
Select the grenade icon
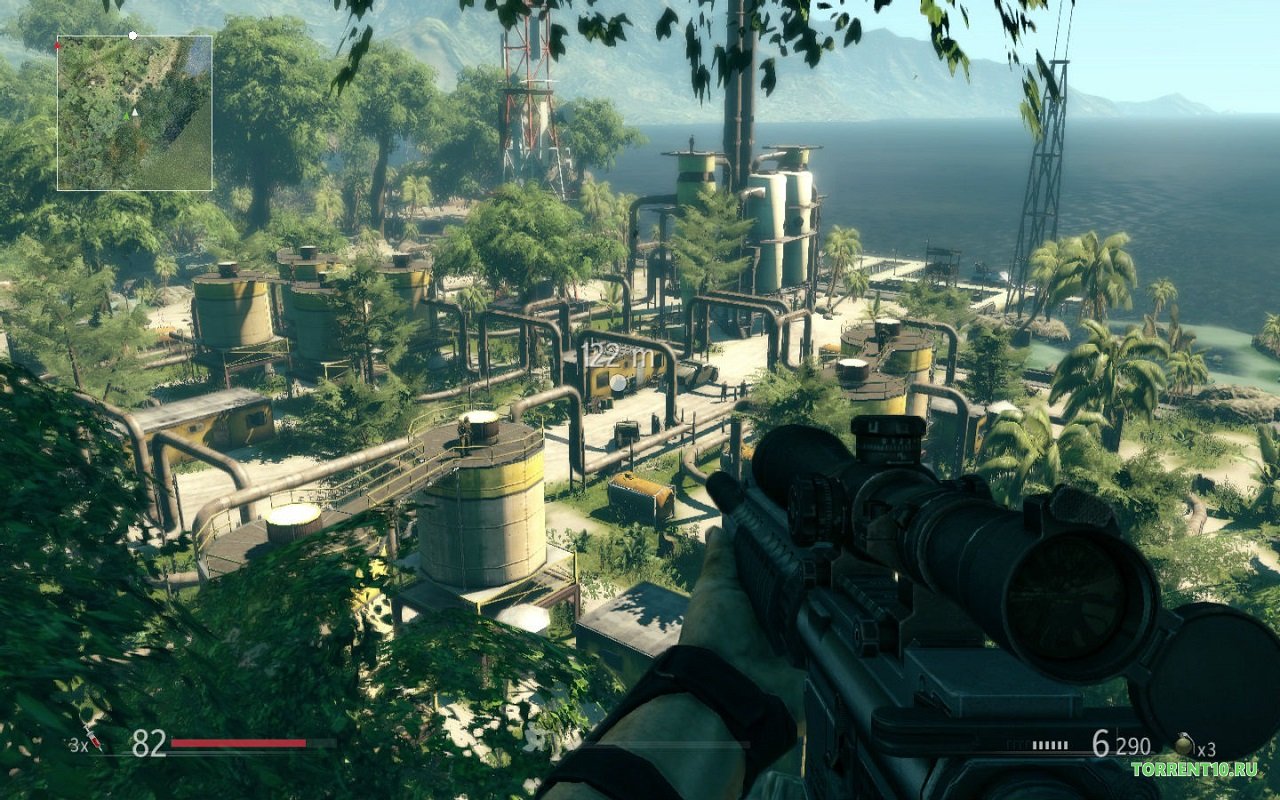[x=1183, y=745]
